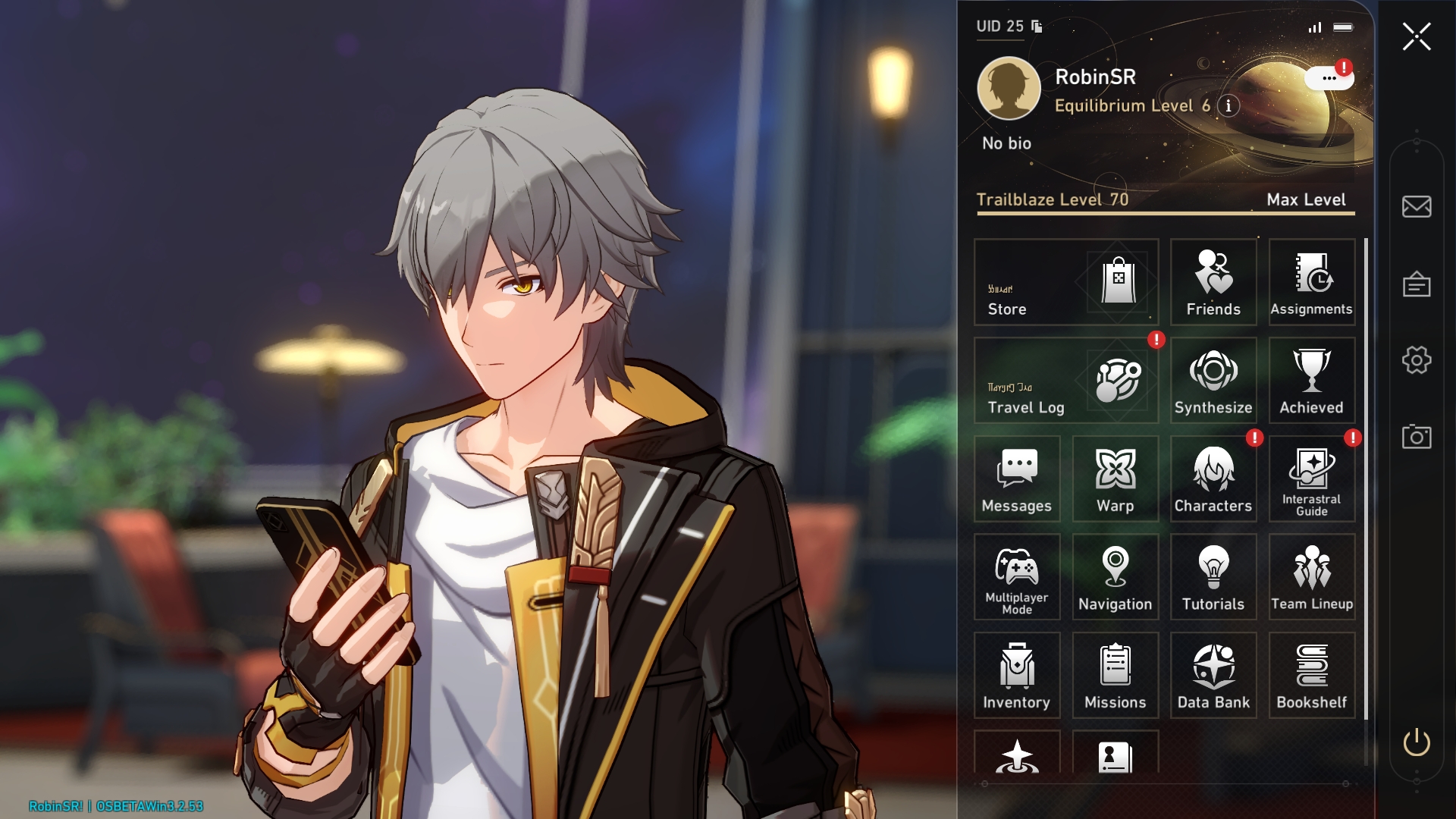Open the Inventory
This screenshot has width=1456, height=819.
1017,675
